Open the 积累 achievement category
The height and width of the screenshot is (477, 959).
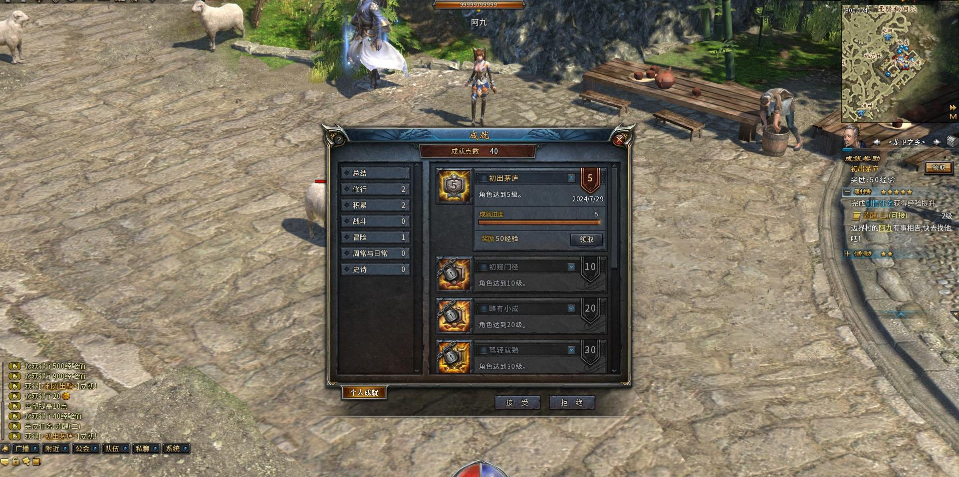click(x=376, y=205)
